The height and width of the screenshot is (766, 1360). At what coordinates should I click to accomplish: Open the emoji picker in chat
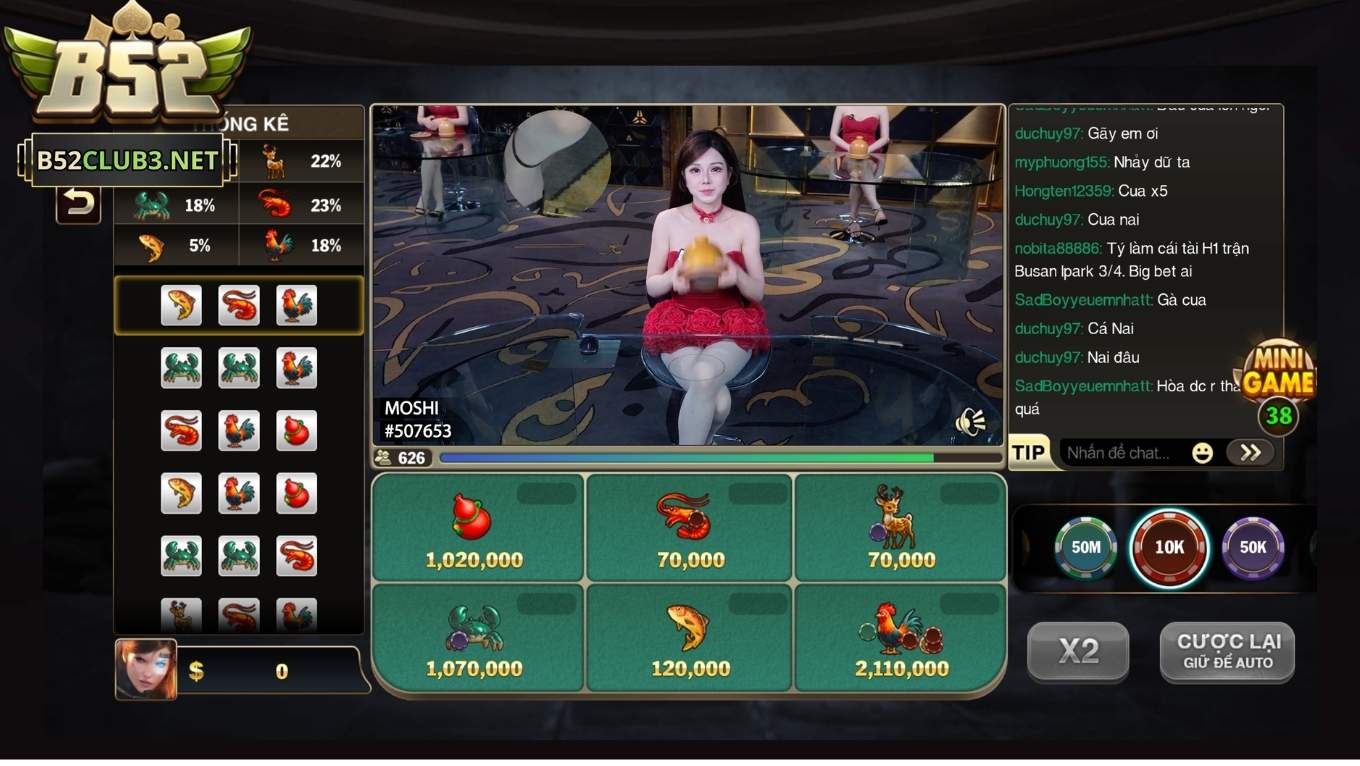(1201, 452)
